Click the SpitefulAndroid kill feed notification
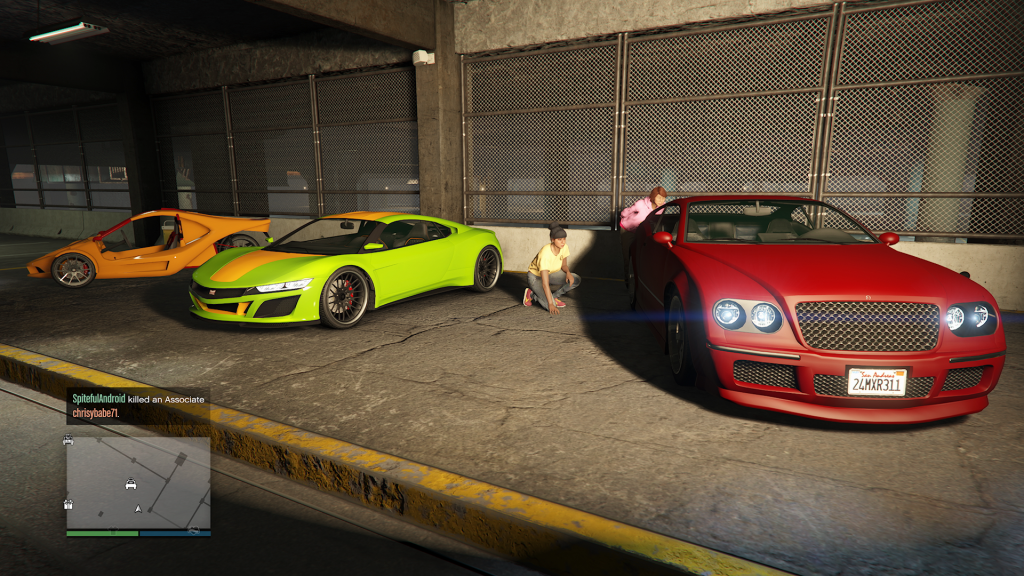The width and height of the screenshot is (1024, 576). tap(138, 406)
